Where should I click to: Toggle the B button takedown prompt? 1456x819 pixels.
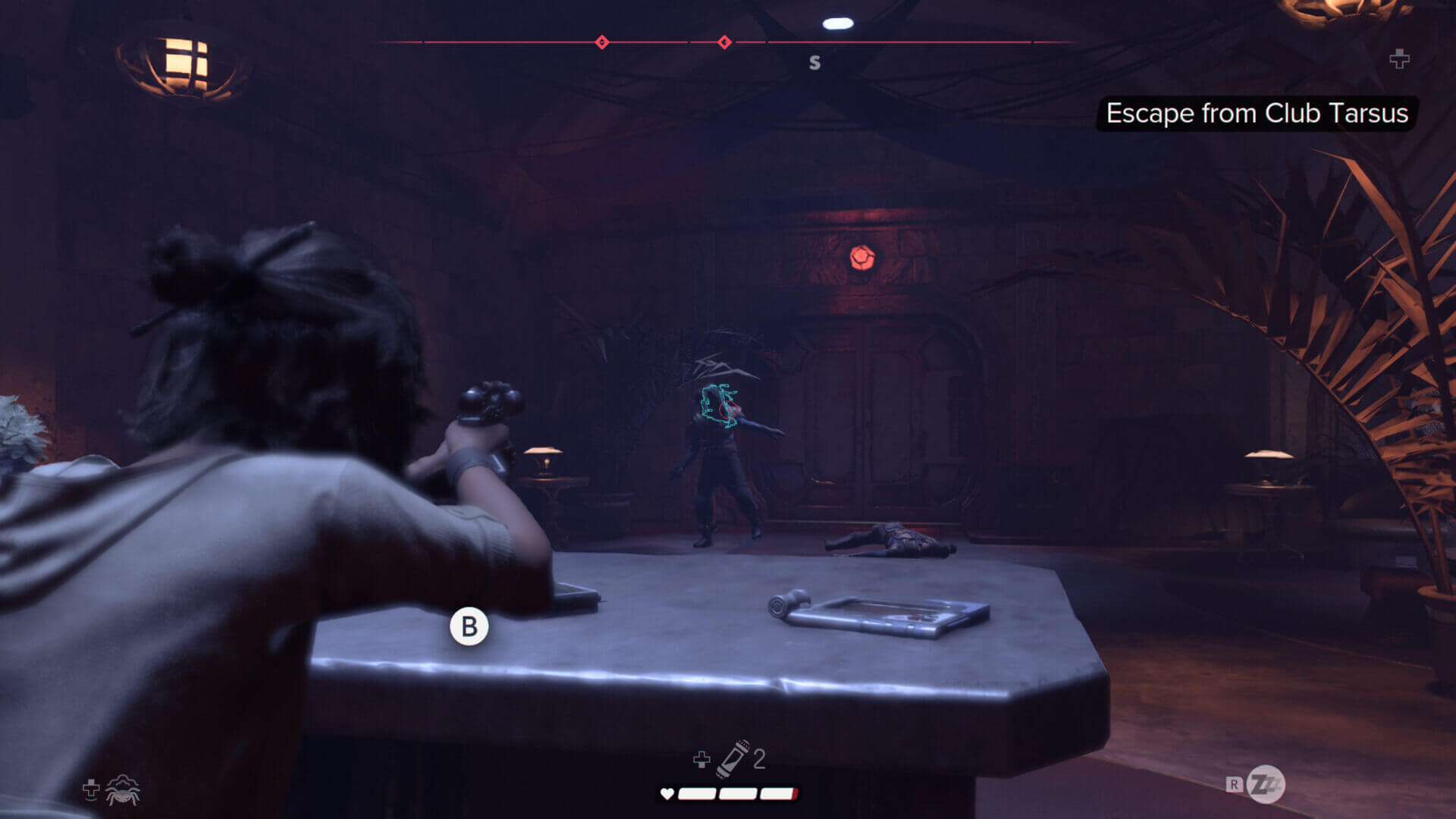pyautogui.click(x=469, y=626)
